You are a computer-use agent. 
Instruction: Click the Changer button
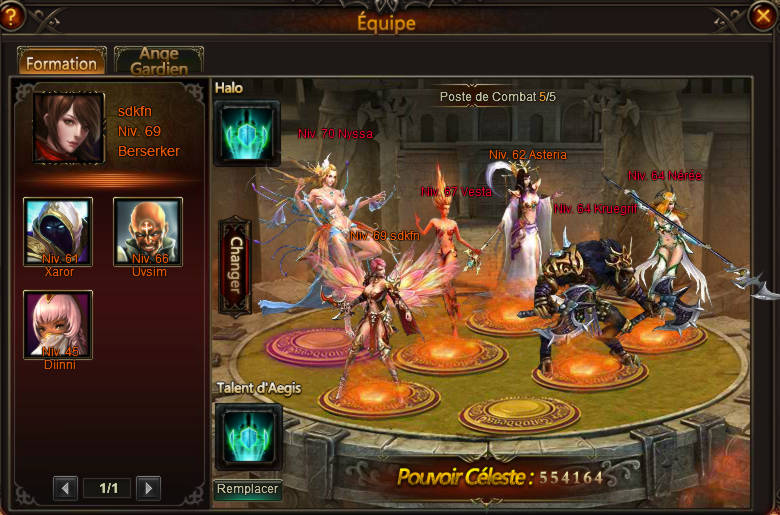click(234, 266)
